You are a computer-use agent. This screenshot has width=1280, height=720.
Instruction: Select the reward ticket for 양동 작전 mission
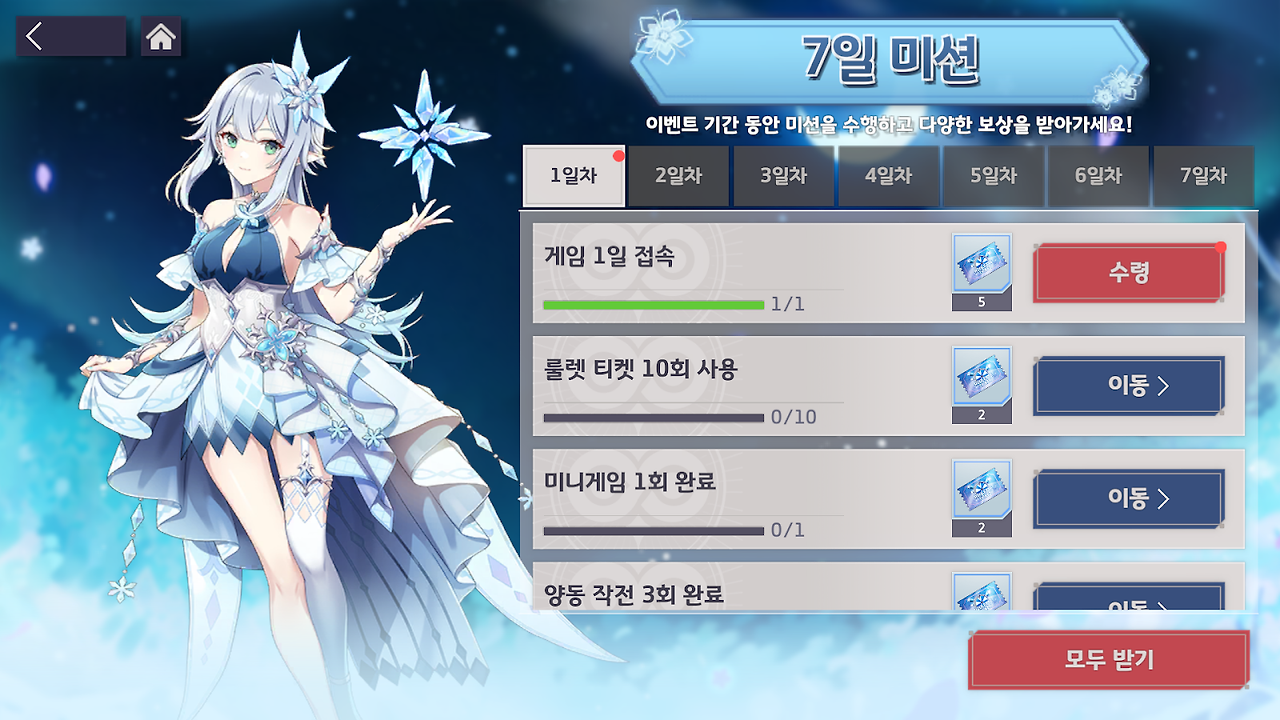point(981,600)
